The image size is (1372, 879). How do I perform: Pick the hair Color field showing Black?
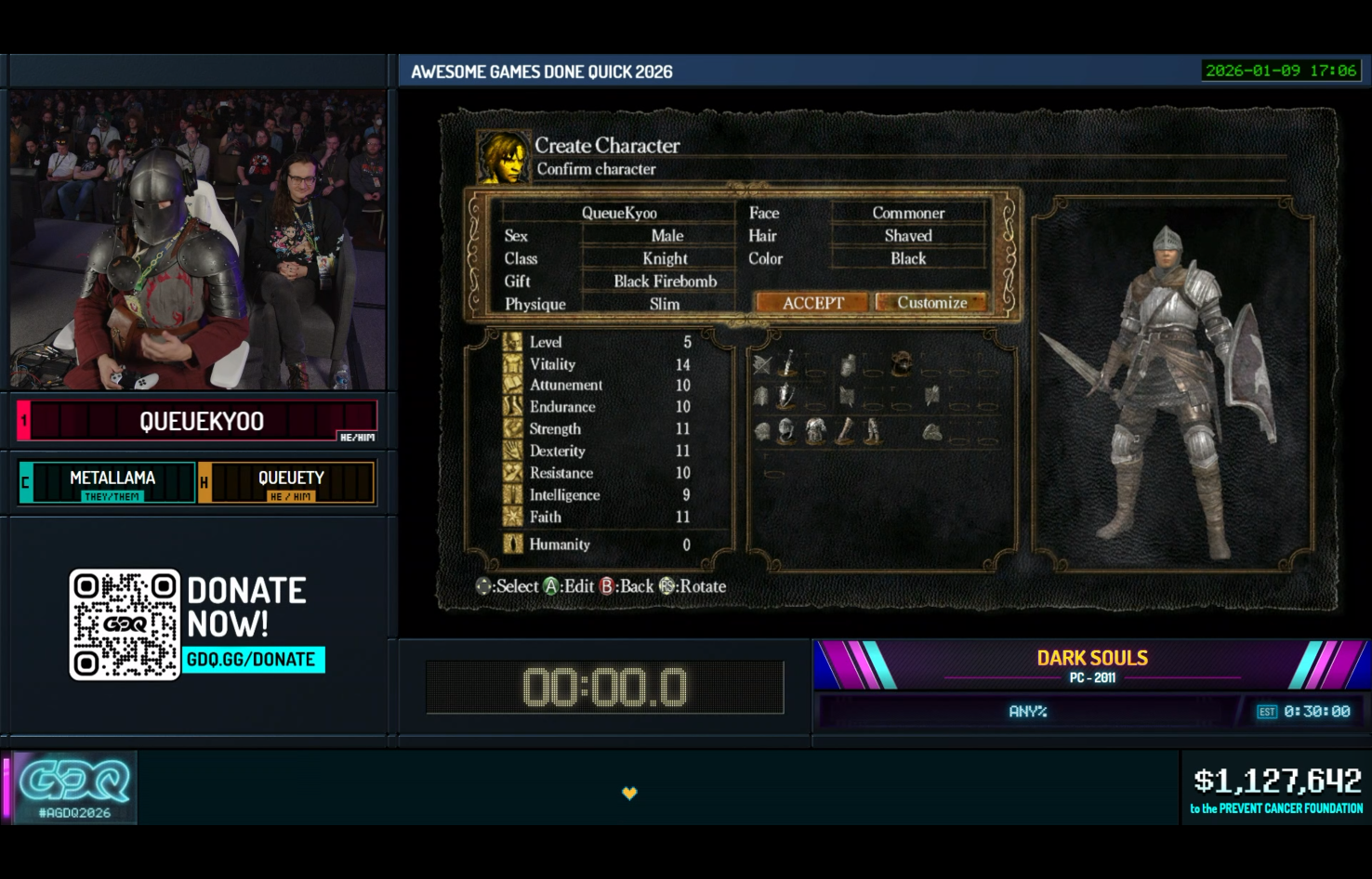[907, 258]
